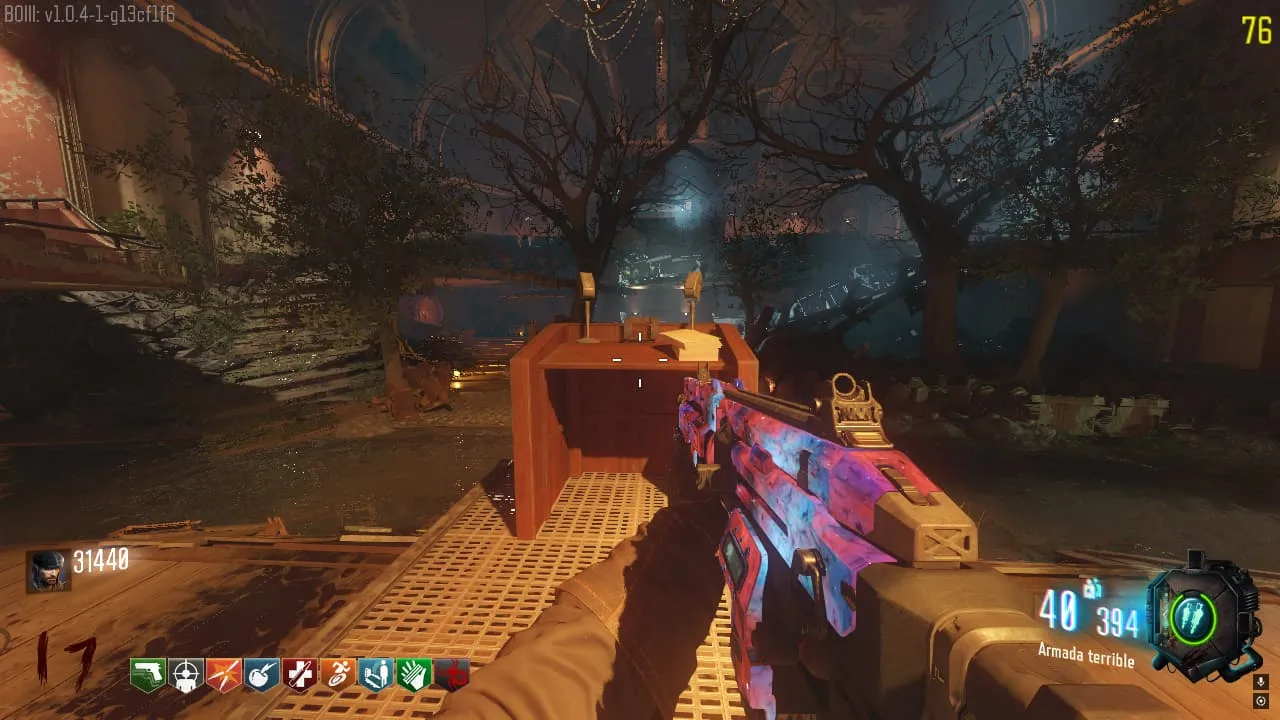
Task: Select the Juggernog red cross perk icon
Action: [x=300, y=675]
